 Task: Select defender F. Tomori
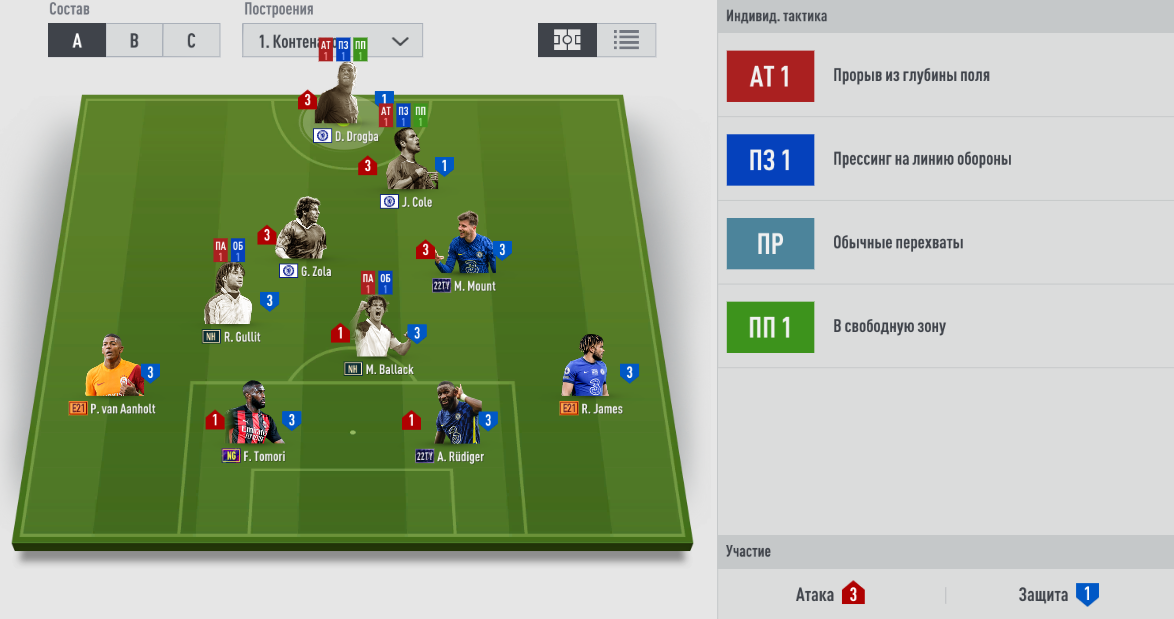pyautogui.click(x=251, y=418)
